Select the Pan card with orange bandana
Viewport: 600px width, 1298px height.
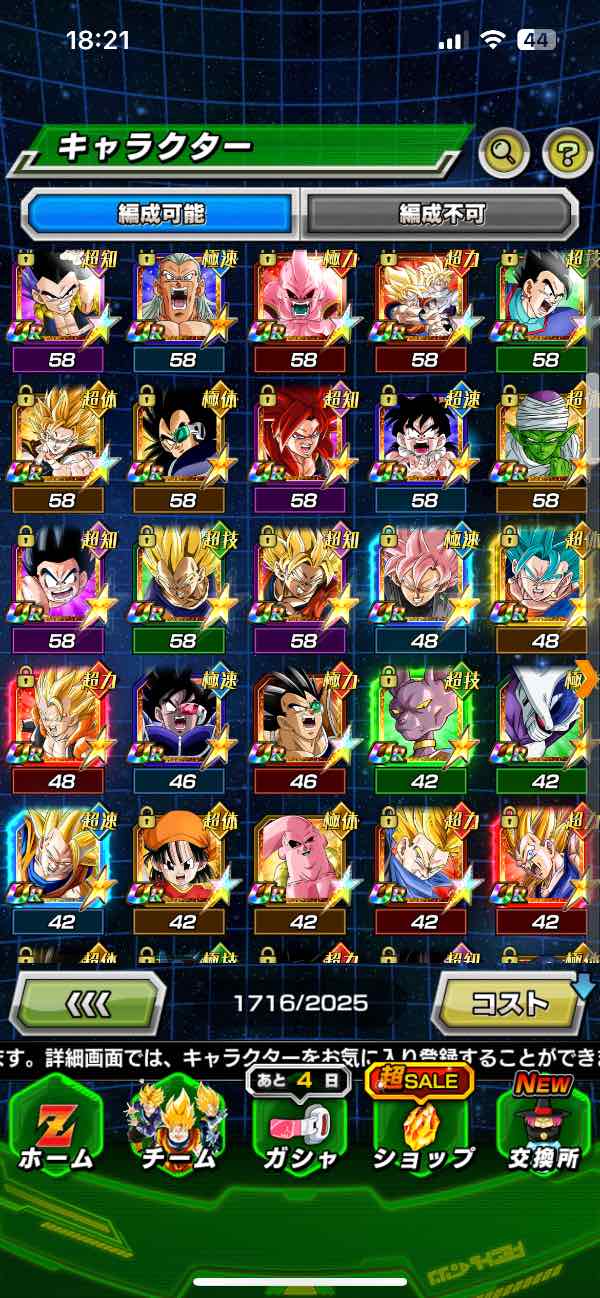point(182,860)
